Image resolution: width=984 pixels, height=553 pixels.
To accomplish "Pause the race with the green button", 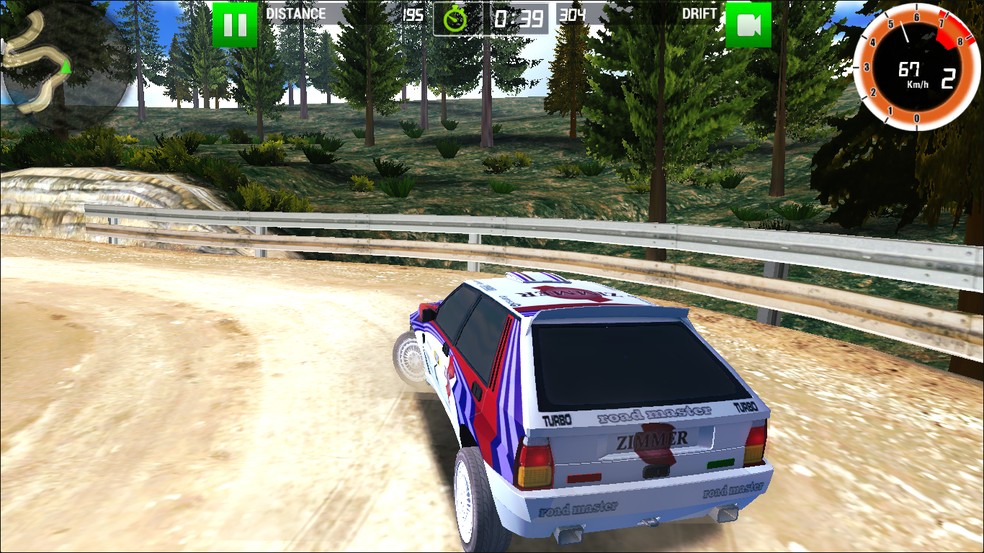I will (x=235, y=24).
